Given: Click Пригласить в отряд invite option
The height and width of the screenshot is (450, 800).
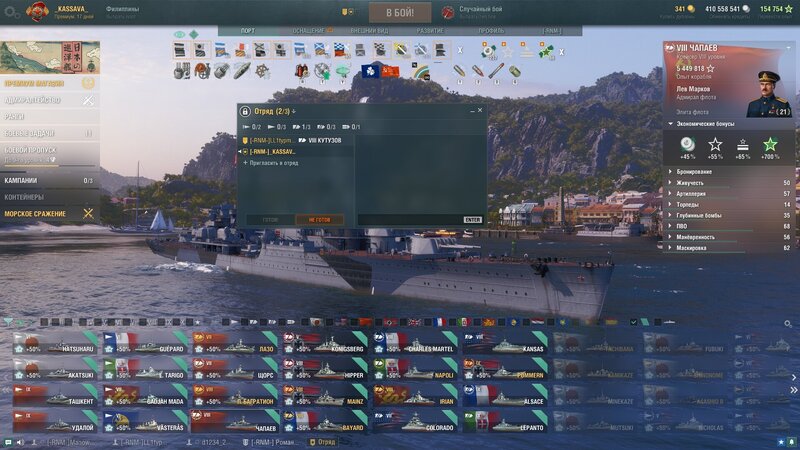Looking at the screenshot, I should pyautogui.click(x=272, y=162).
